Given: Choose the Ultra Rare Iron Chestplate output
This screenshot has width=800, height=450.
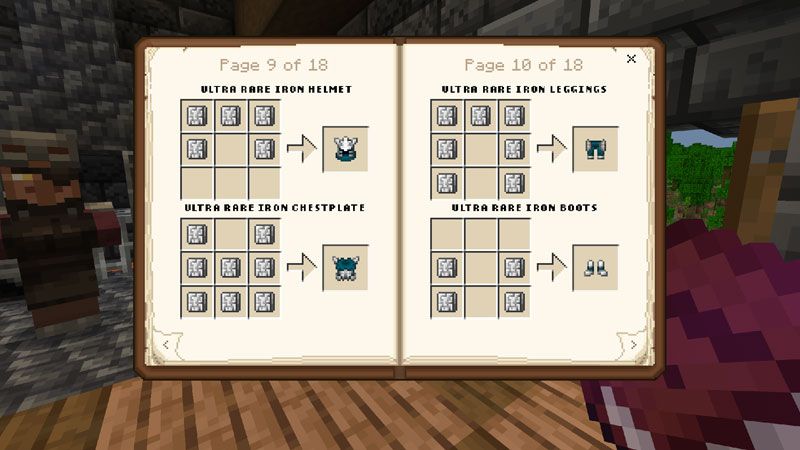Looking at the screenshot, I should [x=345, y=268].
